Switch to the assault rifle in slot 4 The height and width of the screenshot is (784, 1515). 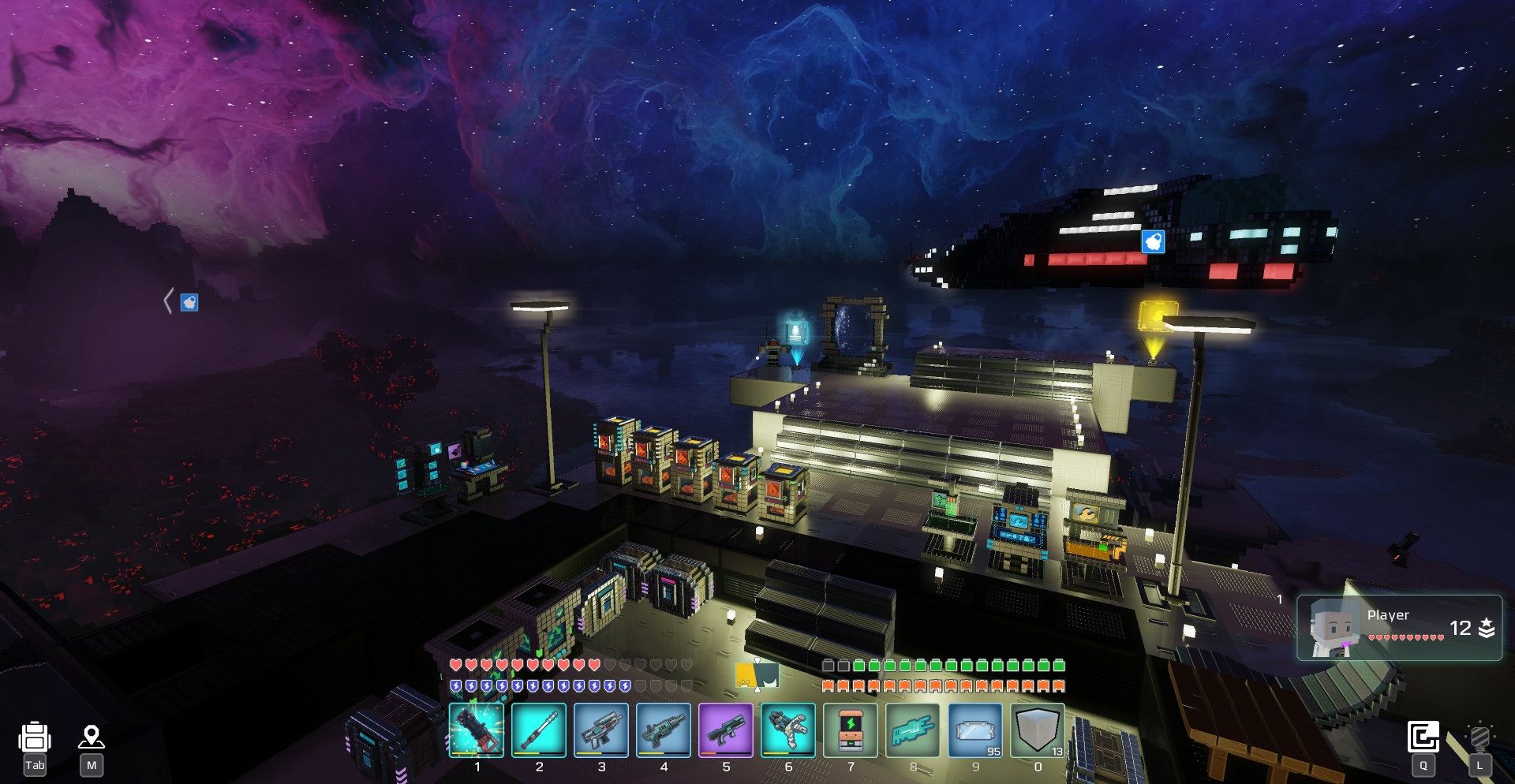(x=664, y=730)
